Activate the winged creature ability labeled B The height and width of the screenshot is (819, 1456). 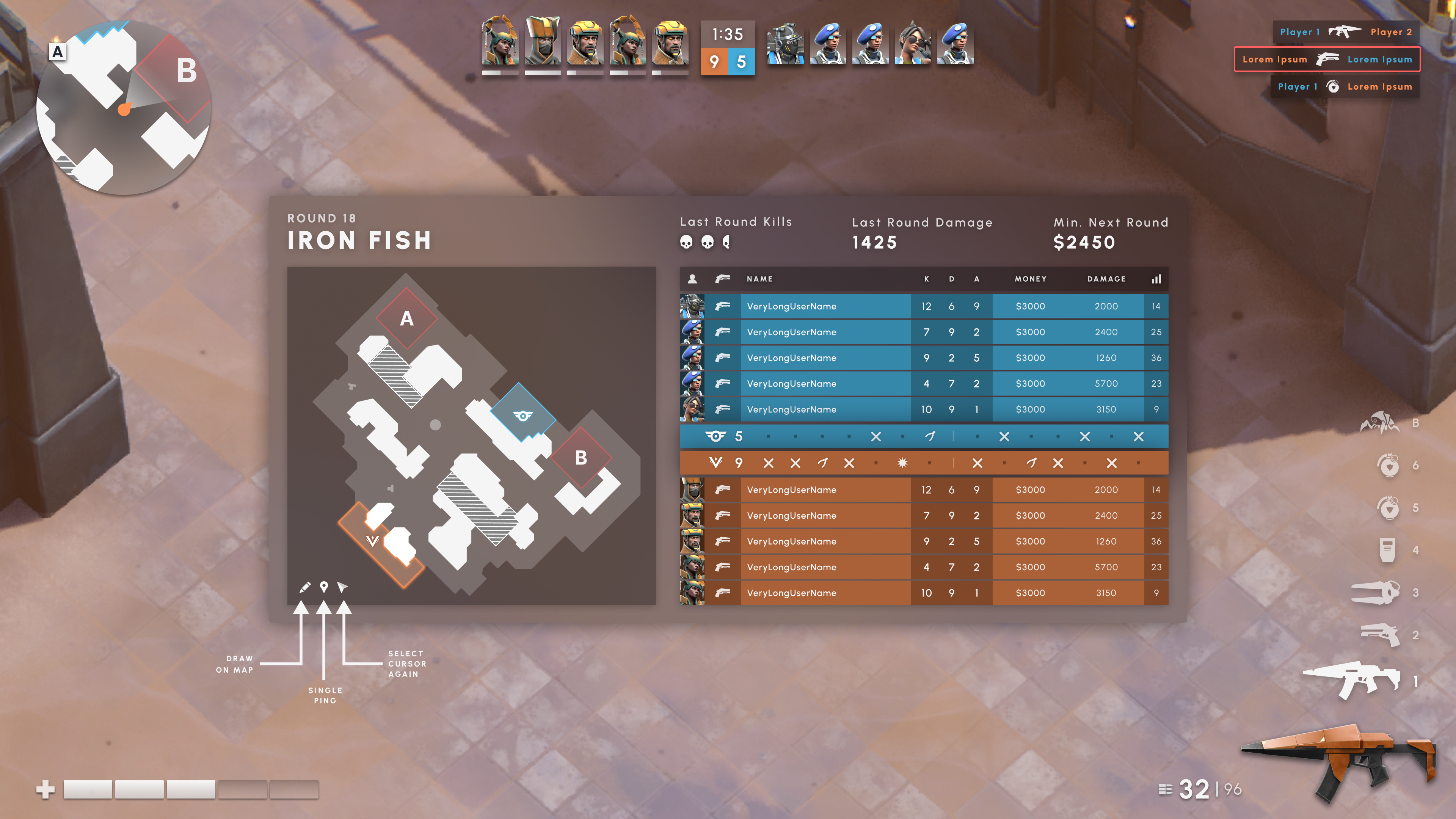(x=1380, y=423)
